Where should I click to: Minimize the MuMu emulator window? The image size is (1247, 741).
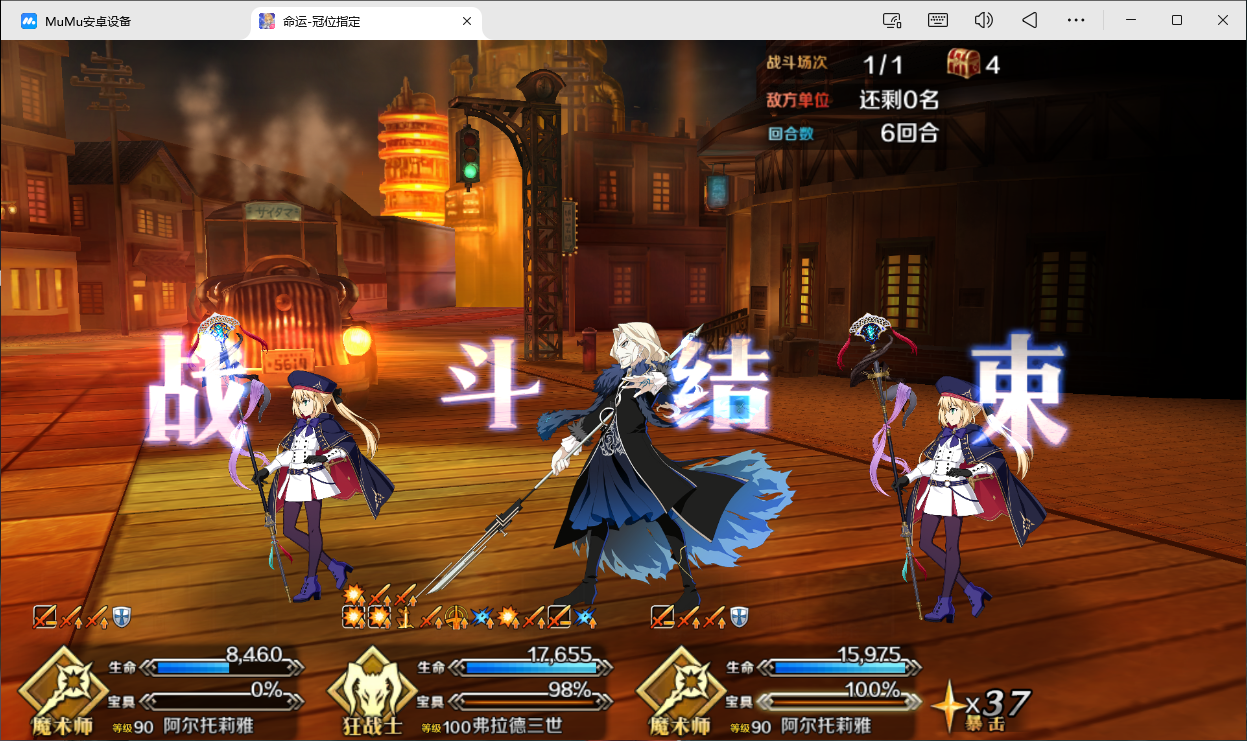(x=1132, y=20)
